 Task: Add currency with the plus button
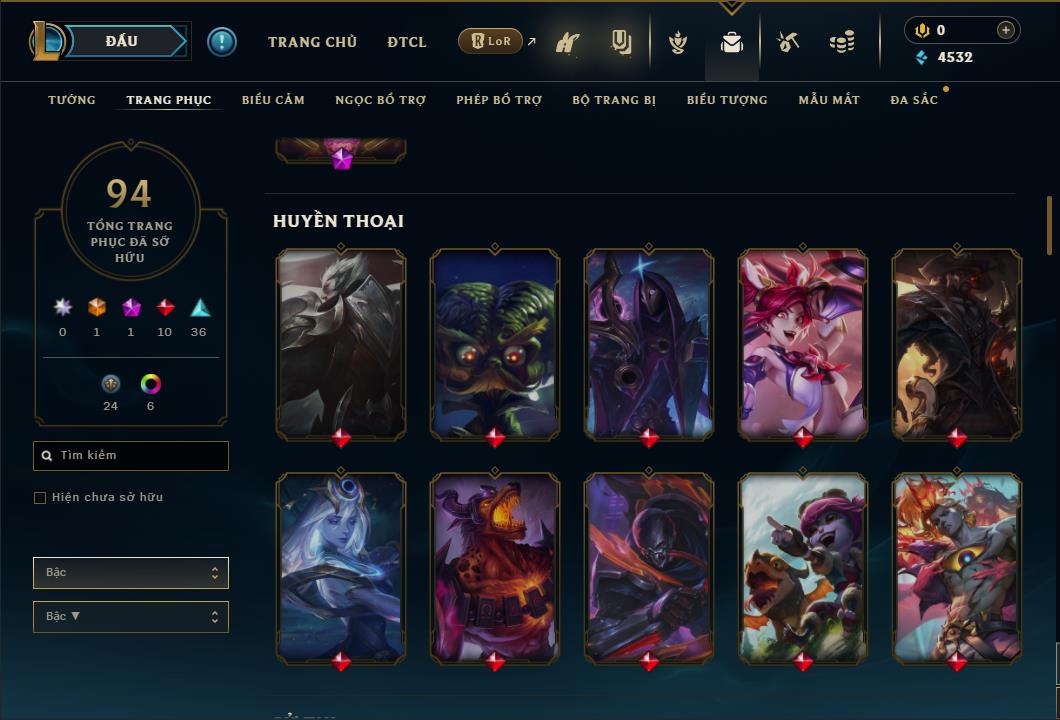click(x=1006, y=30)
